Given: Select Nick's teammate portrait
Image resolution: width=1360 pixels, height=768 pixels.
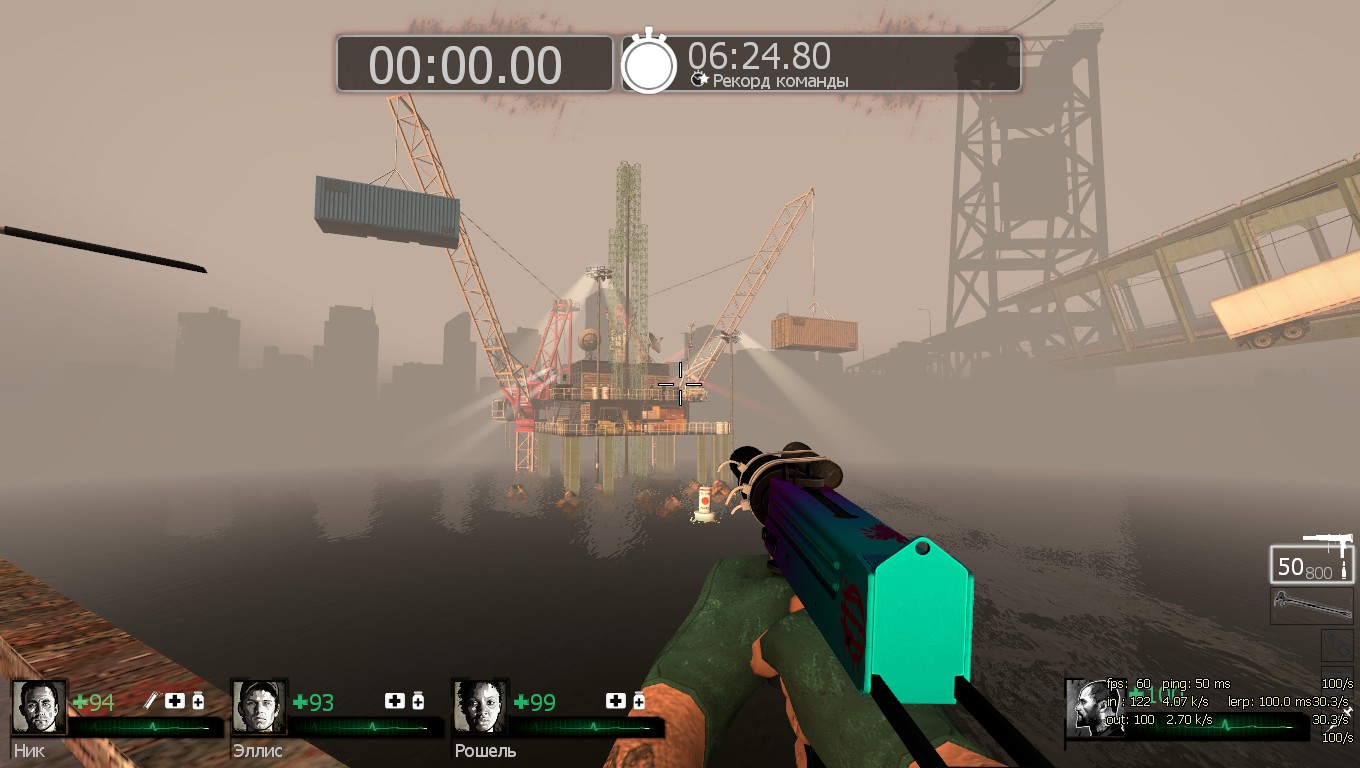Looking at the screenshot, I should (x=39, y=707).
